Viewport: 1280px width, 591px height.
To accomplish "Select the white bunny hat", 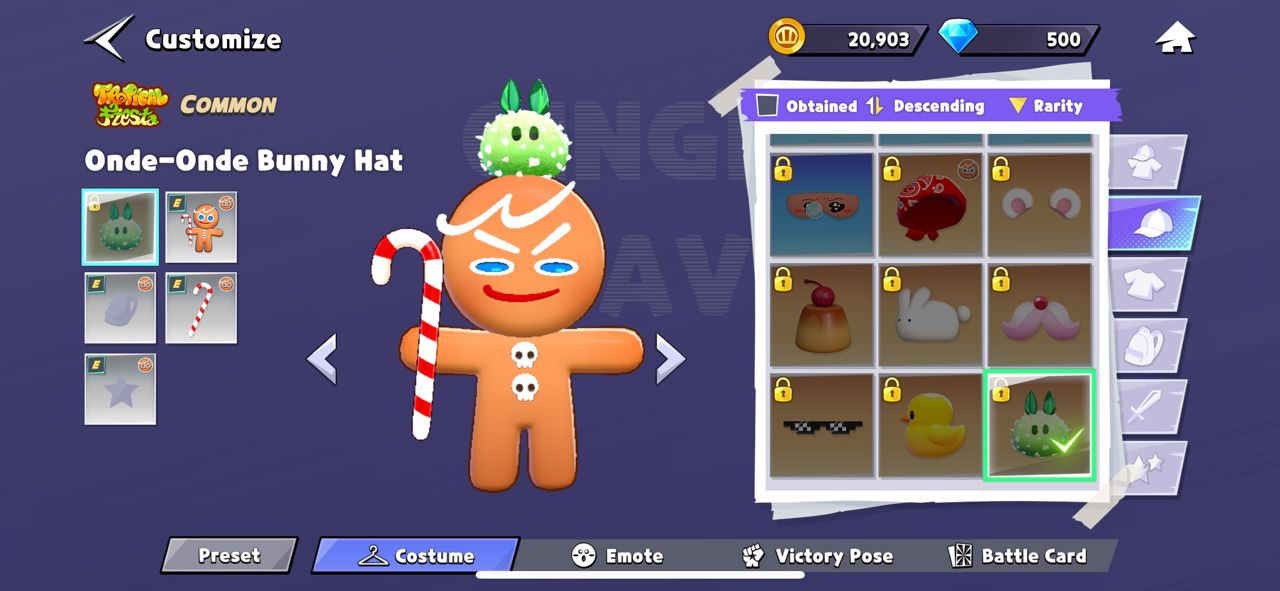I will pos(929,314).
